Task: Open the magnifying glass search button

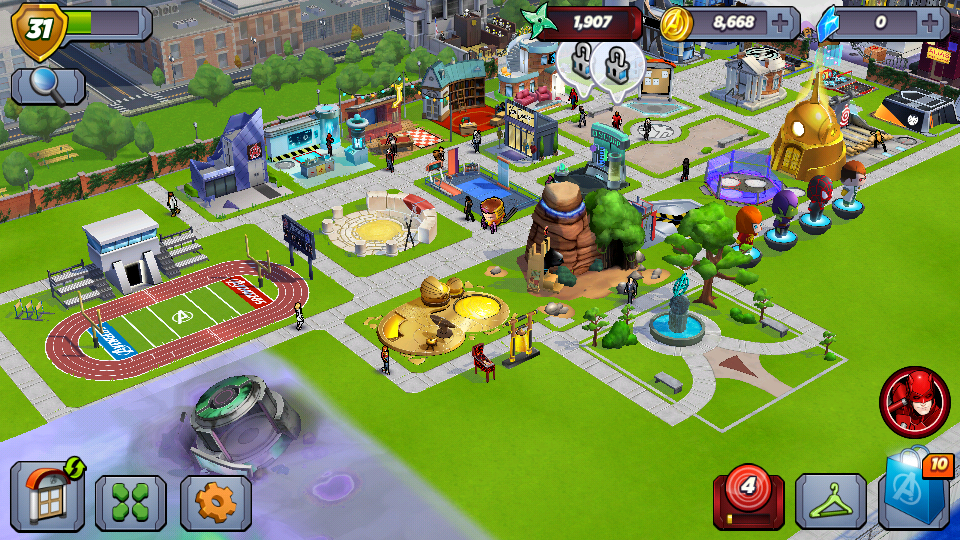Action: tap(48, 86)
